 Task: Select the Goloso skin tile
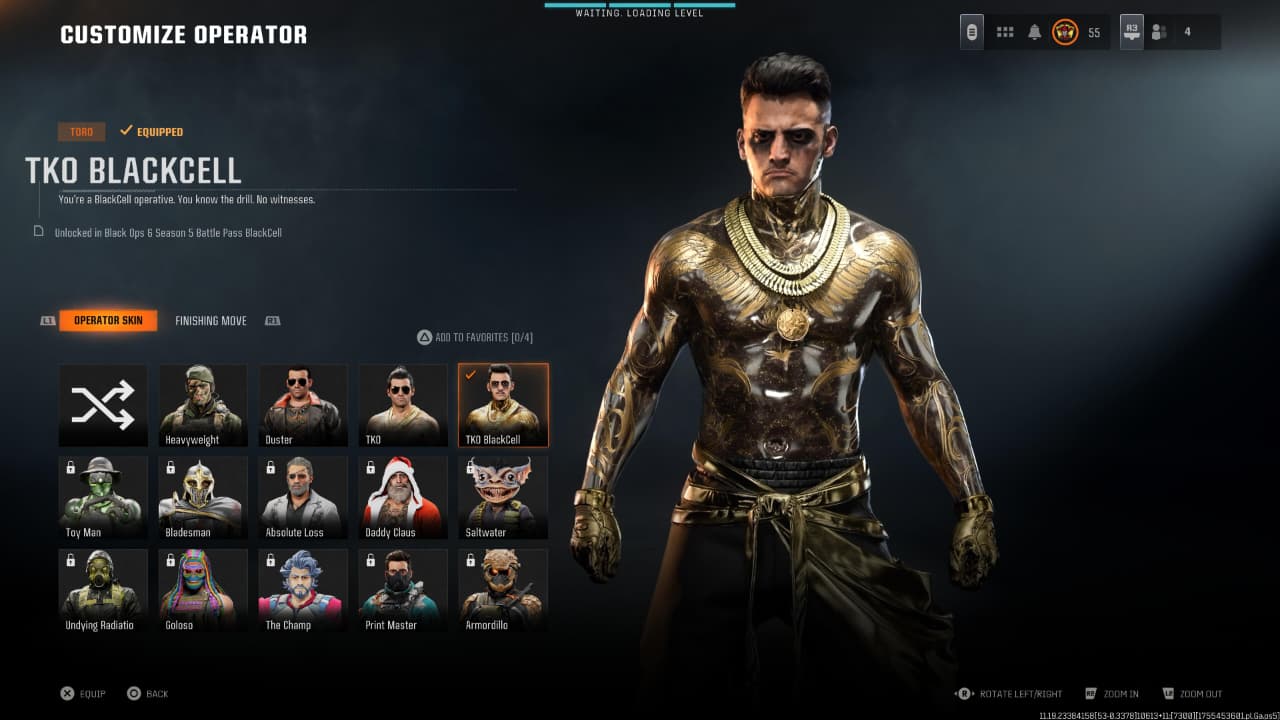[203, 590]
